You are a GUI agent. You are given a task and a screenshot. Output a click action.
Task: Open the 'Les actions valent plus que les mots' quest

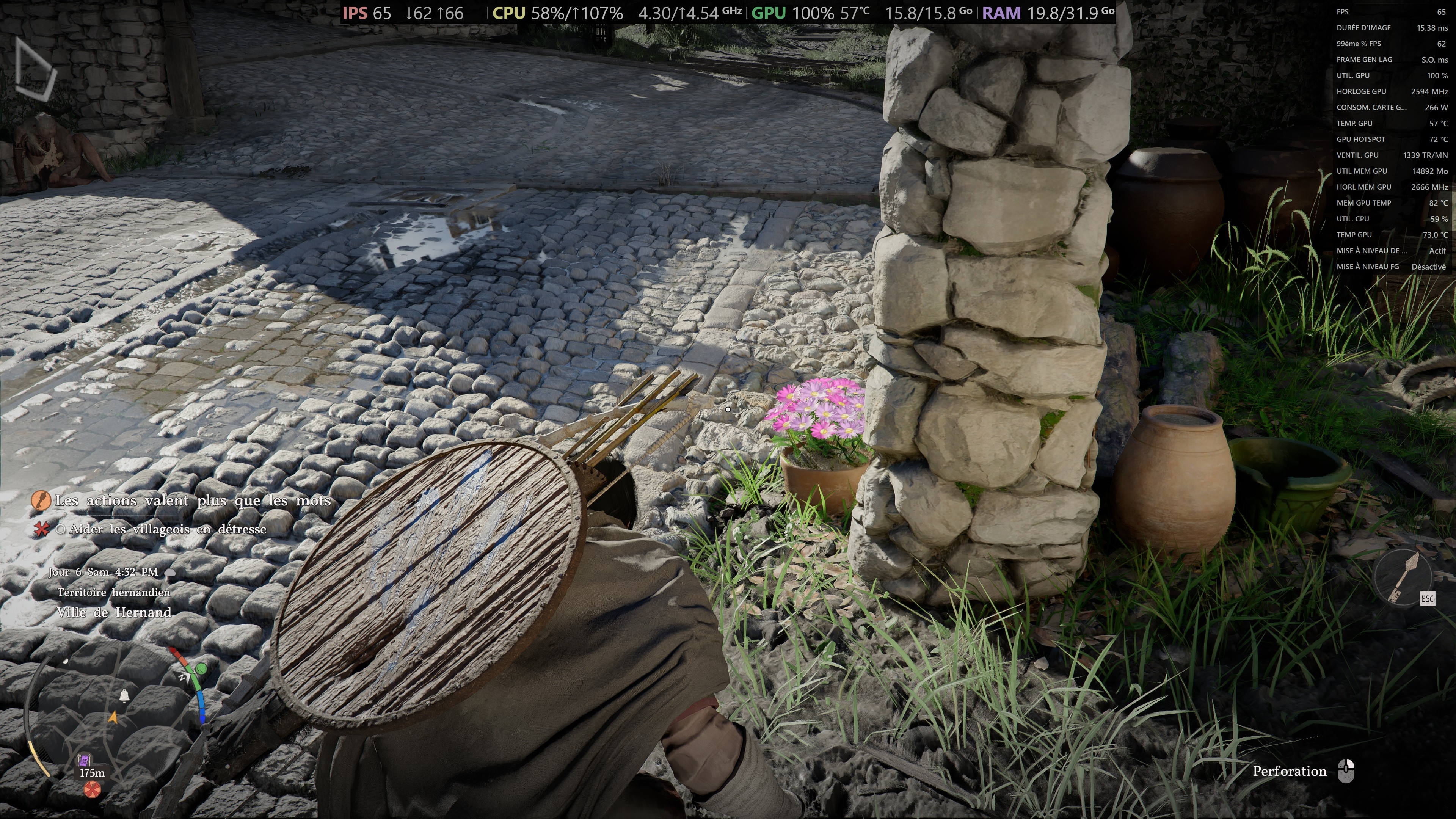pos(192,501)
